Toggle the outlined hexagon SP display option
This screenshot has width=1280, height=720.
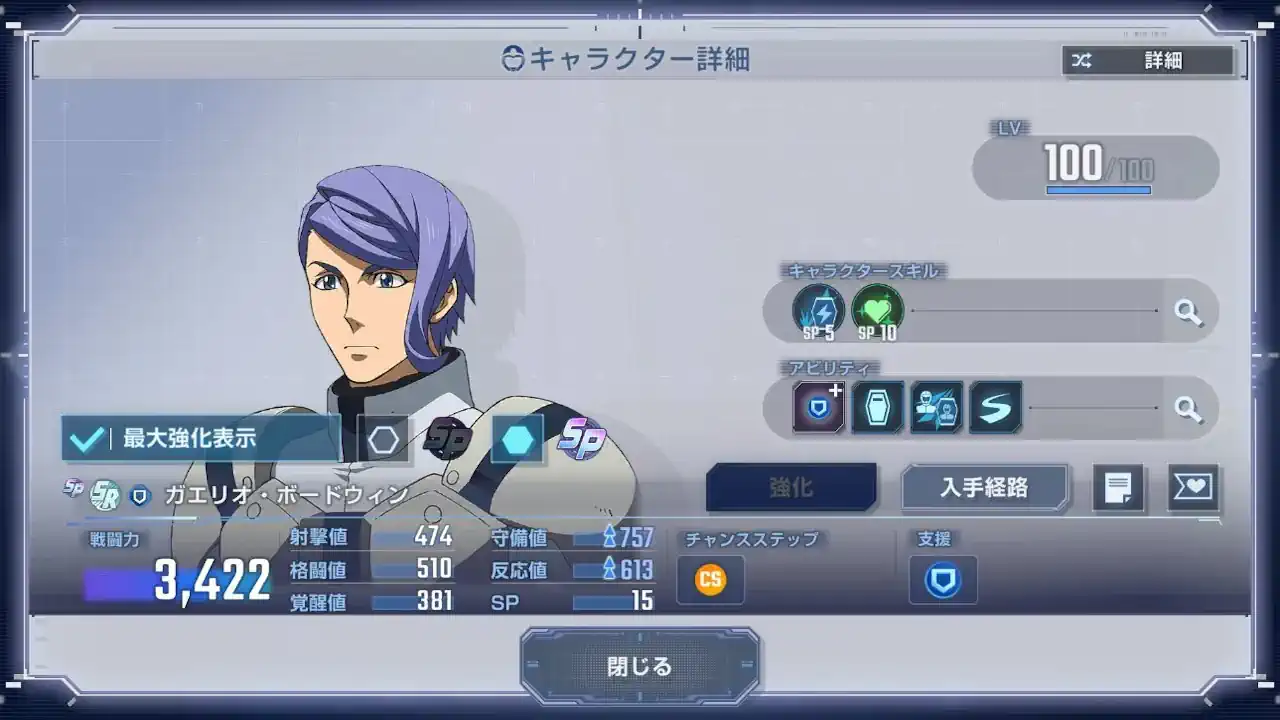click(x=385, y=437)
